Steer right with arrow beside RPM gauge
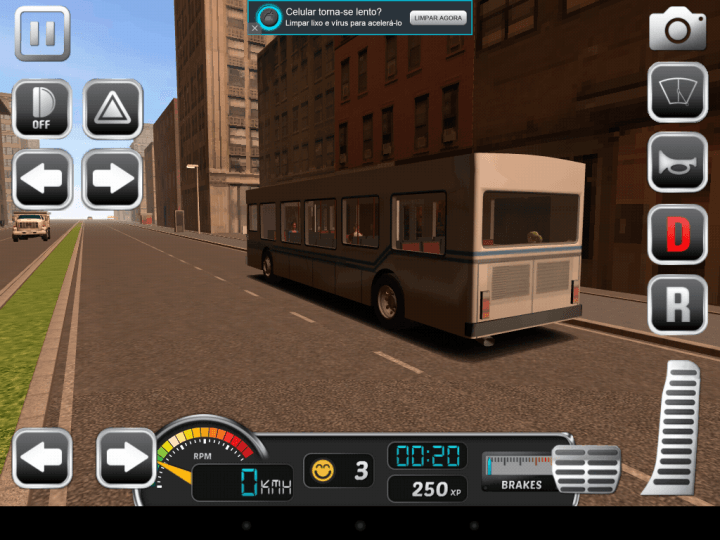This screenshot has width=720, height=540. 125,458
